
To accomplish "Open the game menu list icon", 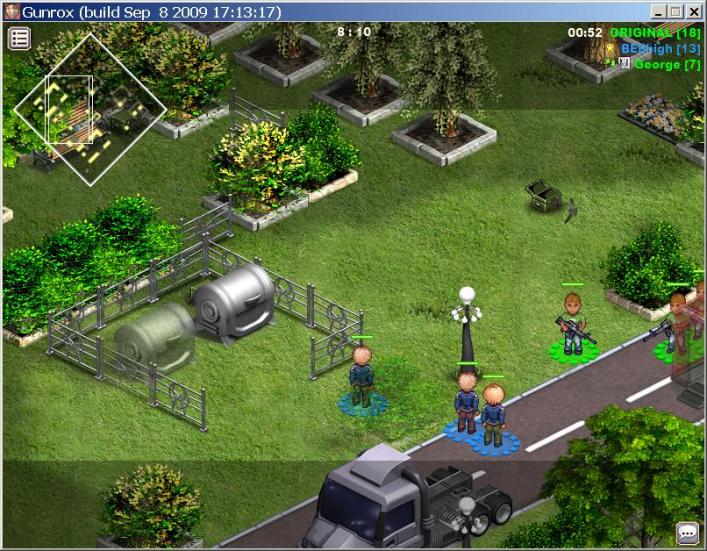I will coord(20,39).
